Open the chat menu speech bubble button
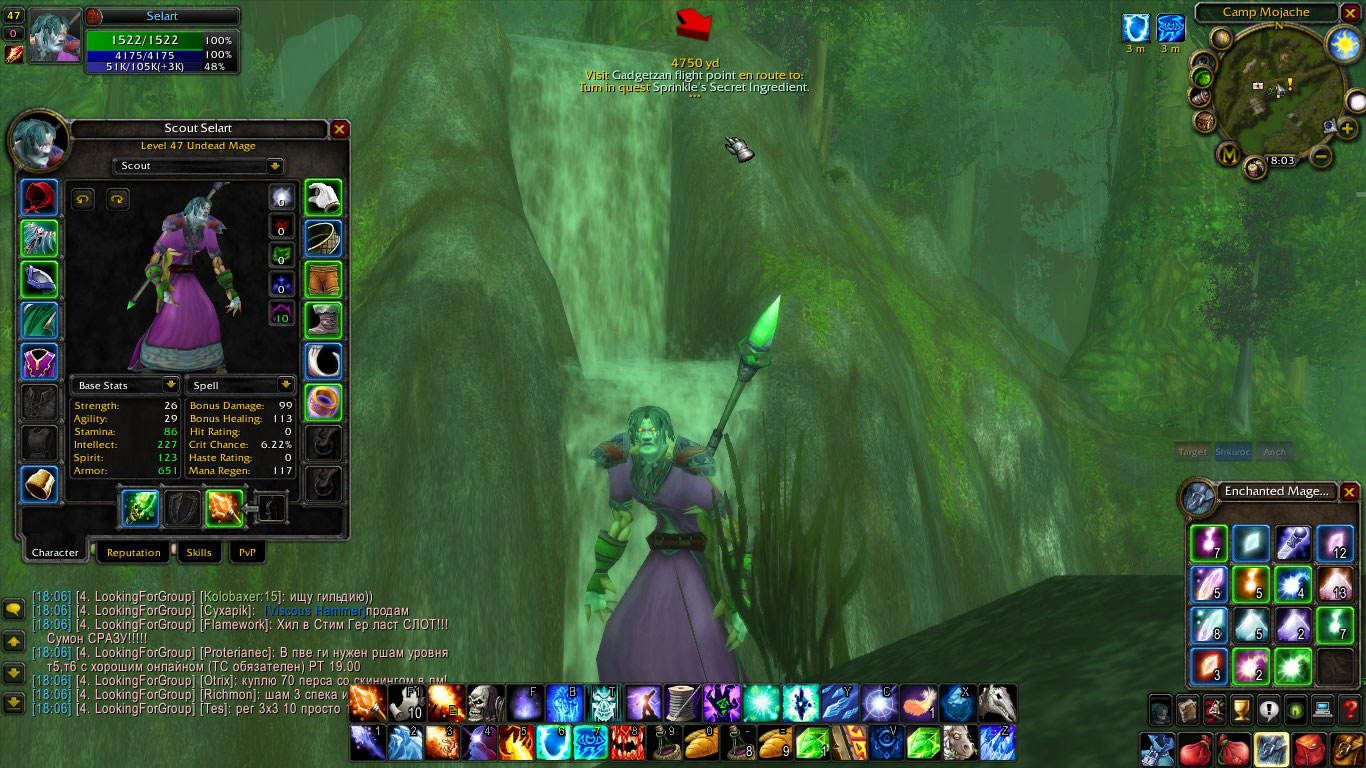1366x768 pixels. 14,609
